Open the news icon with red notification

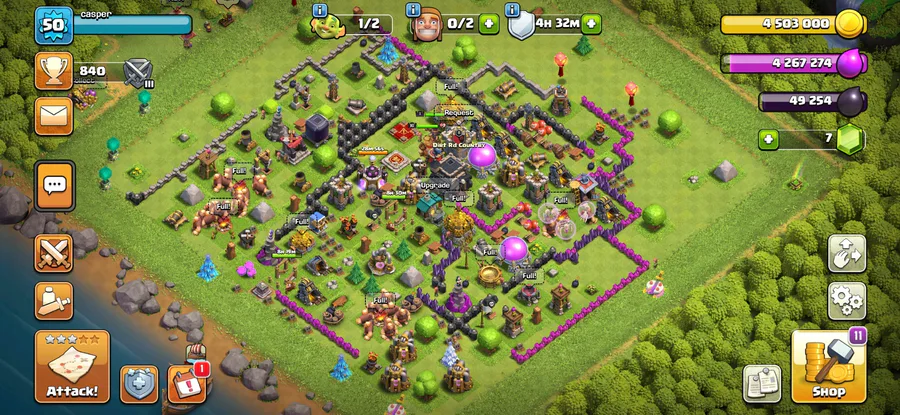click(186, 383)
